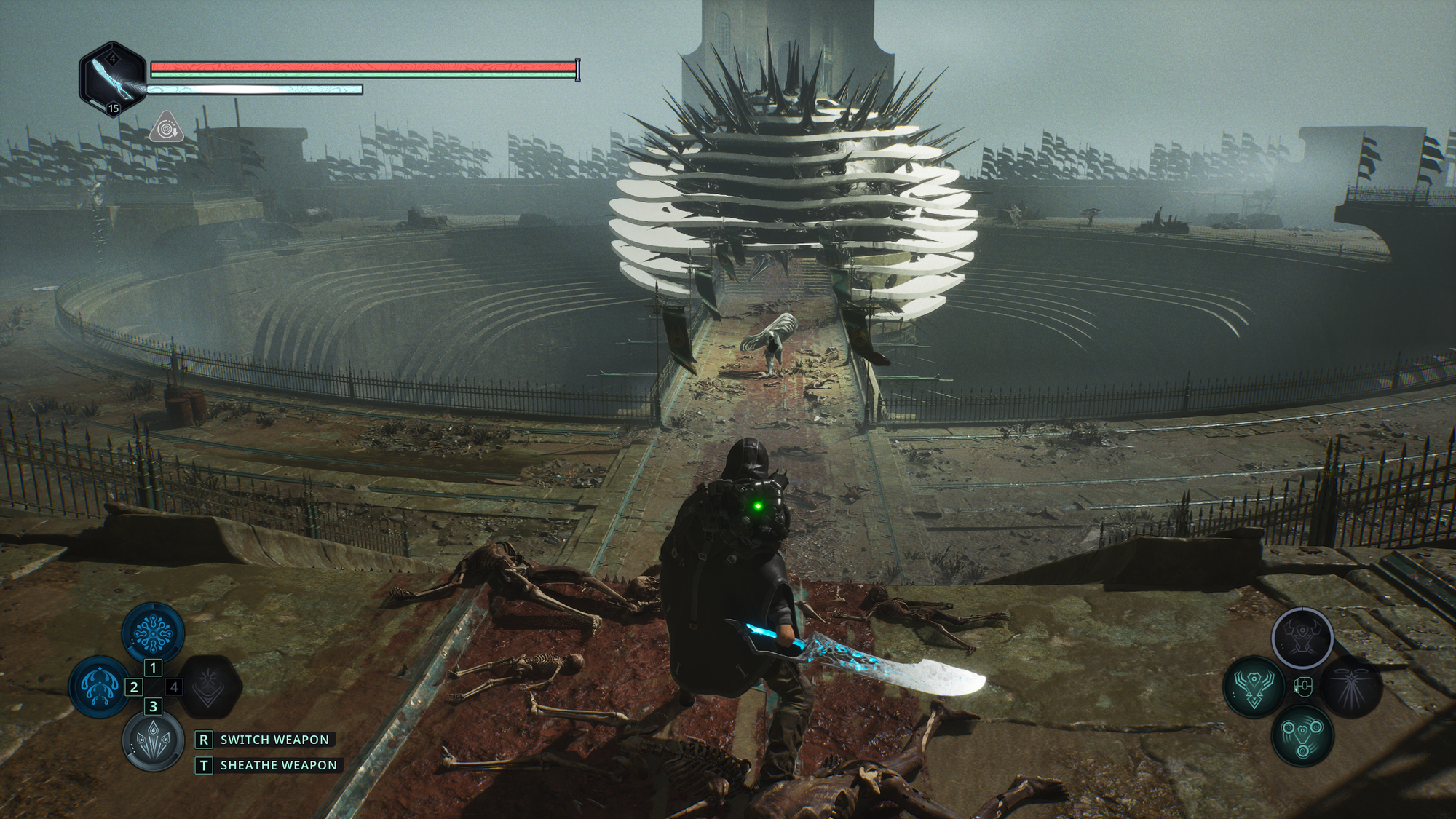Screen dimensions: 1456x819
Task: Select the dark hexagon ability in slot 4
Action: tap(209, 687)
